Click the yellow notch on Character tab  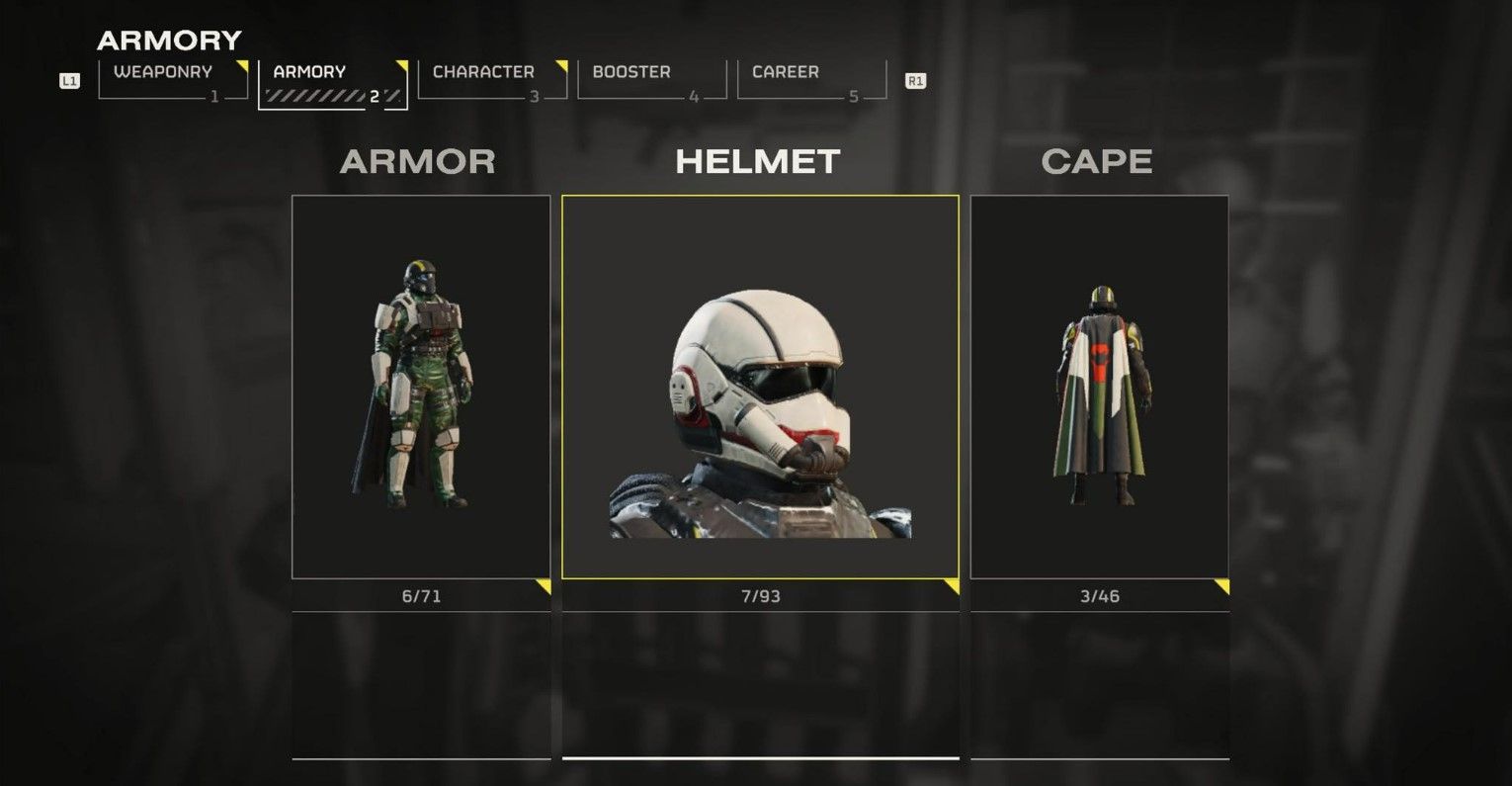click(559, 63)
